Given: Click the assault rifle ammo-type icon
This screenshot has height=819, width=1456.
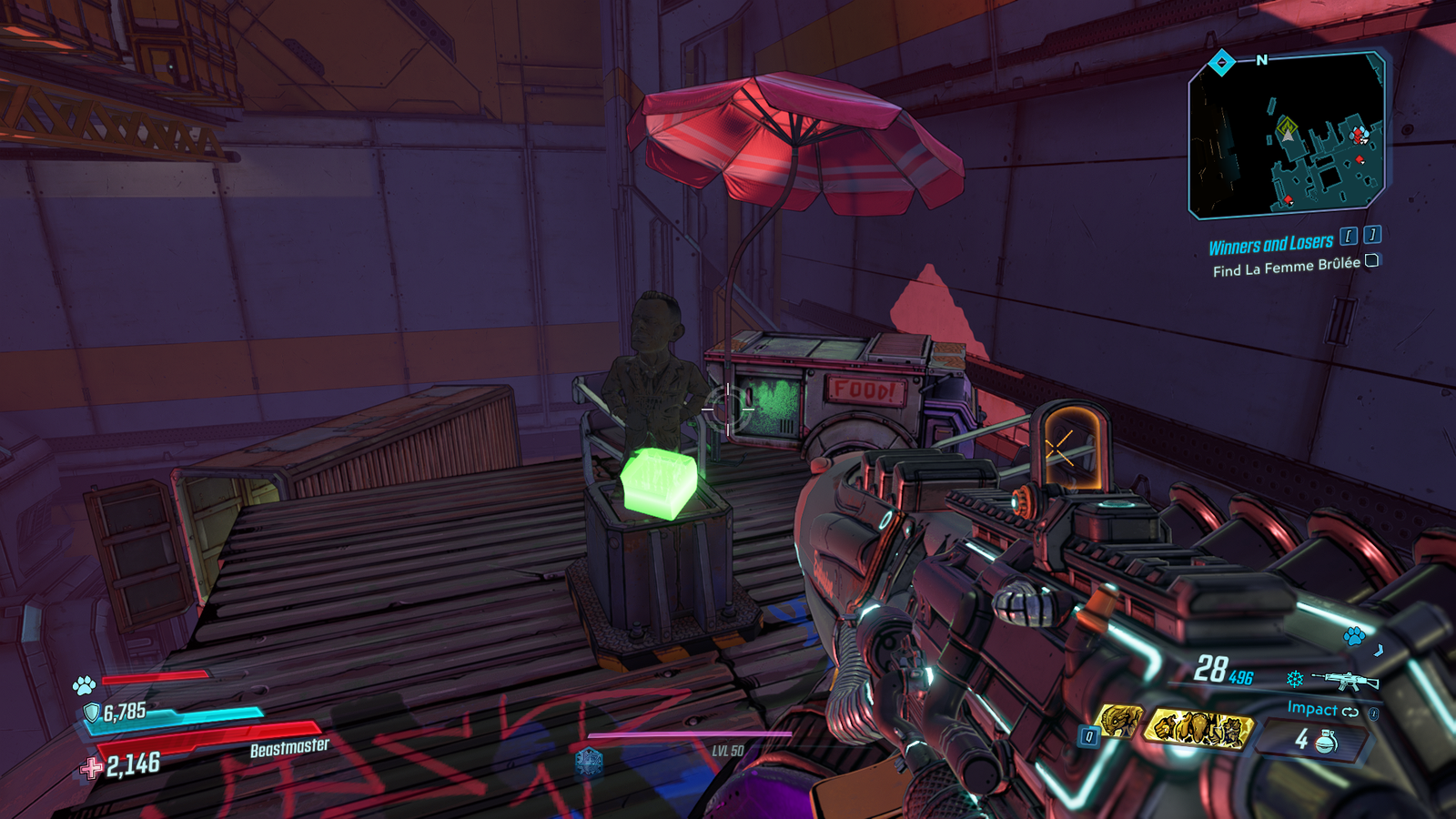Looking at the screenshot, I should (x=1345, y=681).
